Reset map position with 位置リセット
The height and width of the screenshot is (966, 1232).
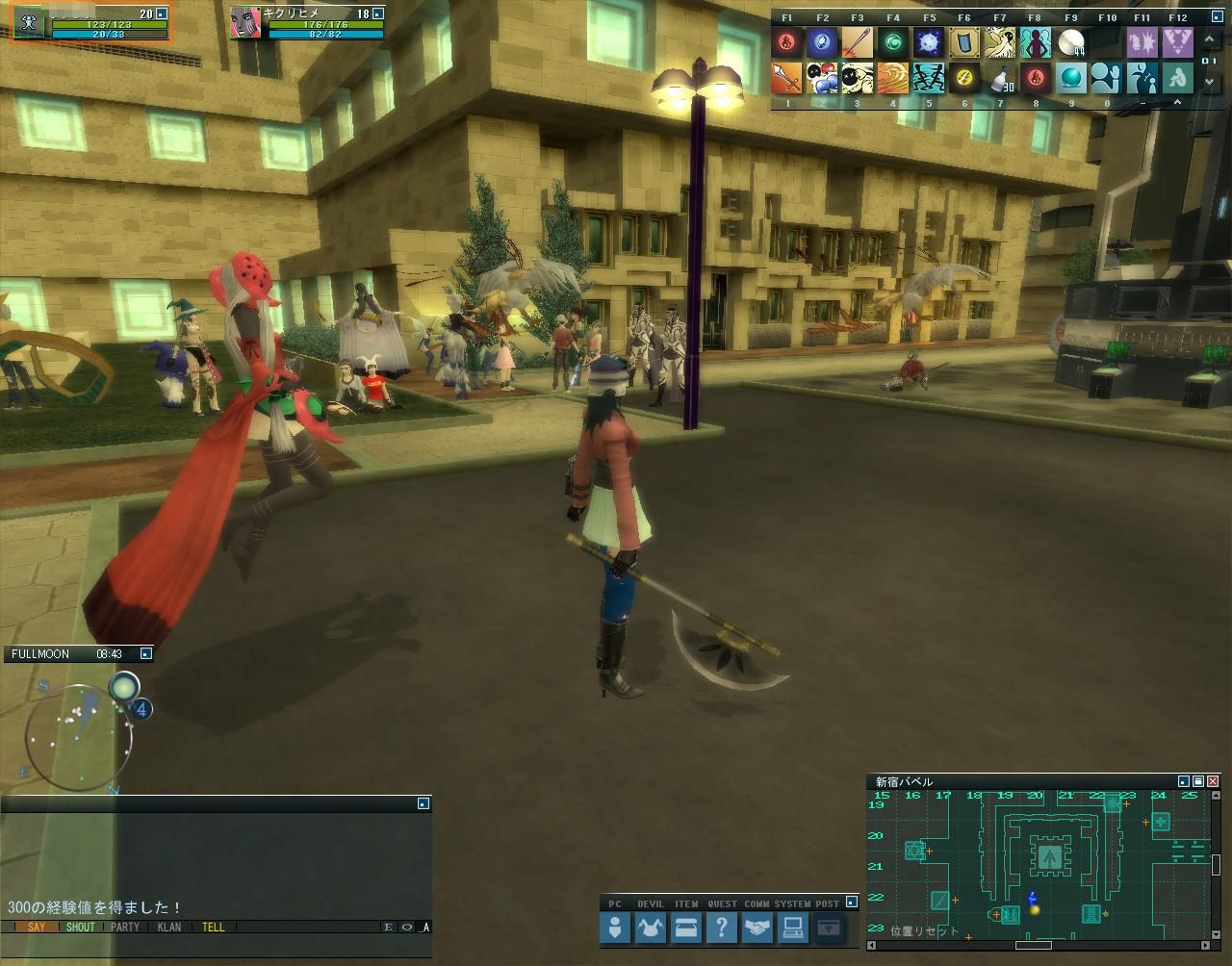point(924,931)
